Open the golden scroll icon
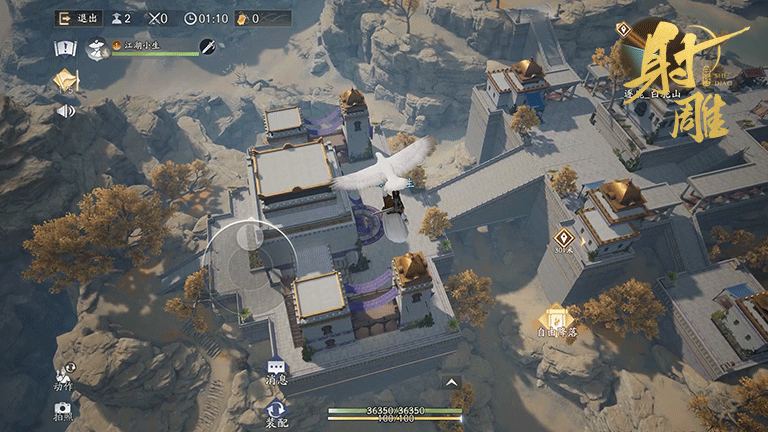The height and width of the screenshot is (432, 768). pos(66,80)
